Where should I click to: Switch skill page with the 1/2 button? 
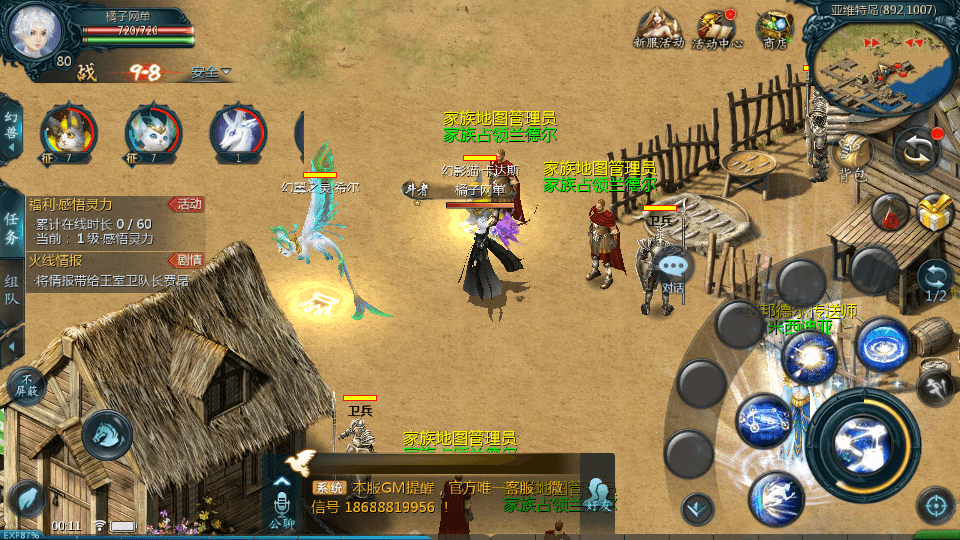click(936, 281)
